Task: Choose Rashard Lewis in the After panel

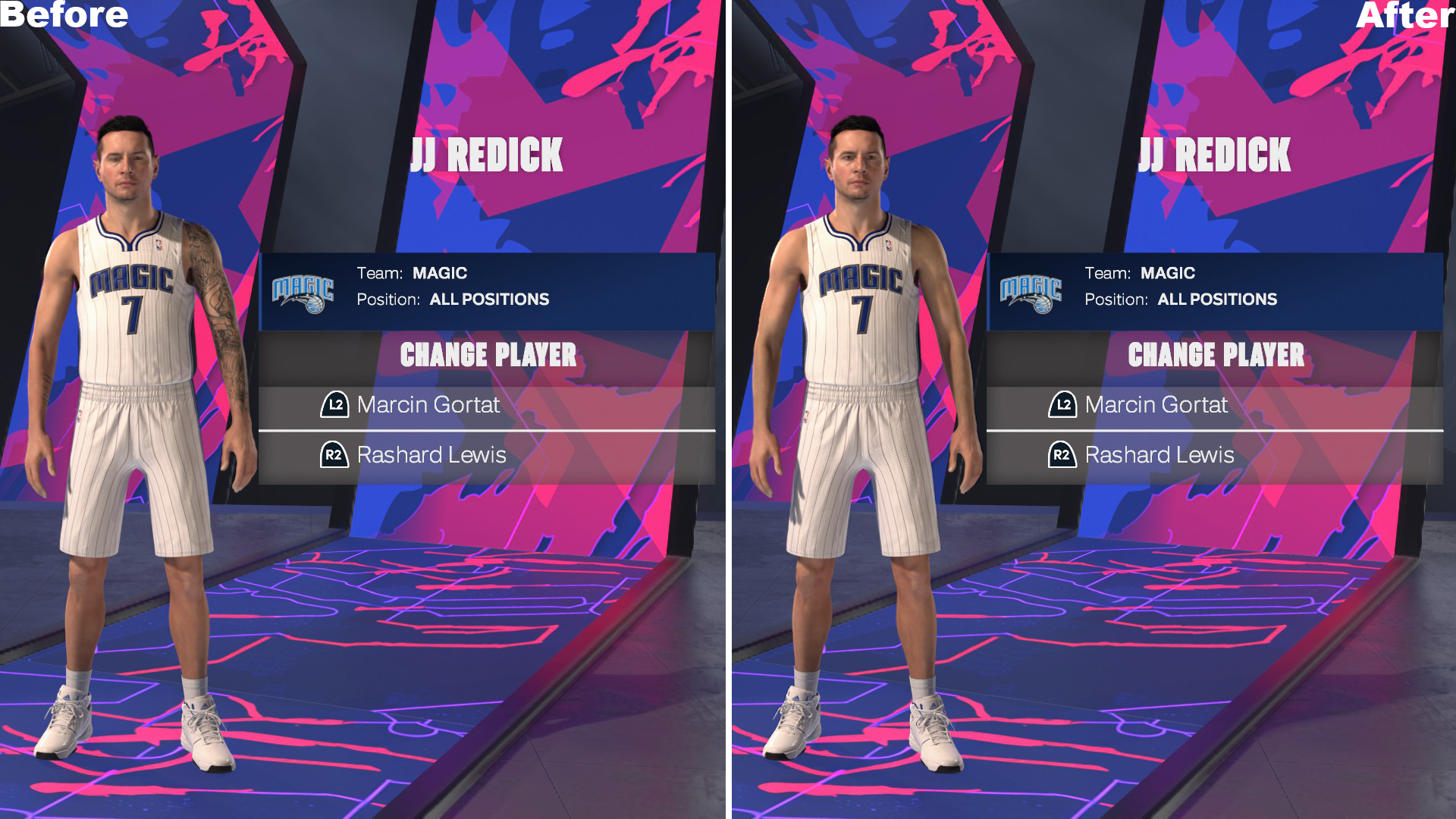Action: click(x=1159, y=455)
